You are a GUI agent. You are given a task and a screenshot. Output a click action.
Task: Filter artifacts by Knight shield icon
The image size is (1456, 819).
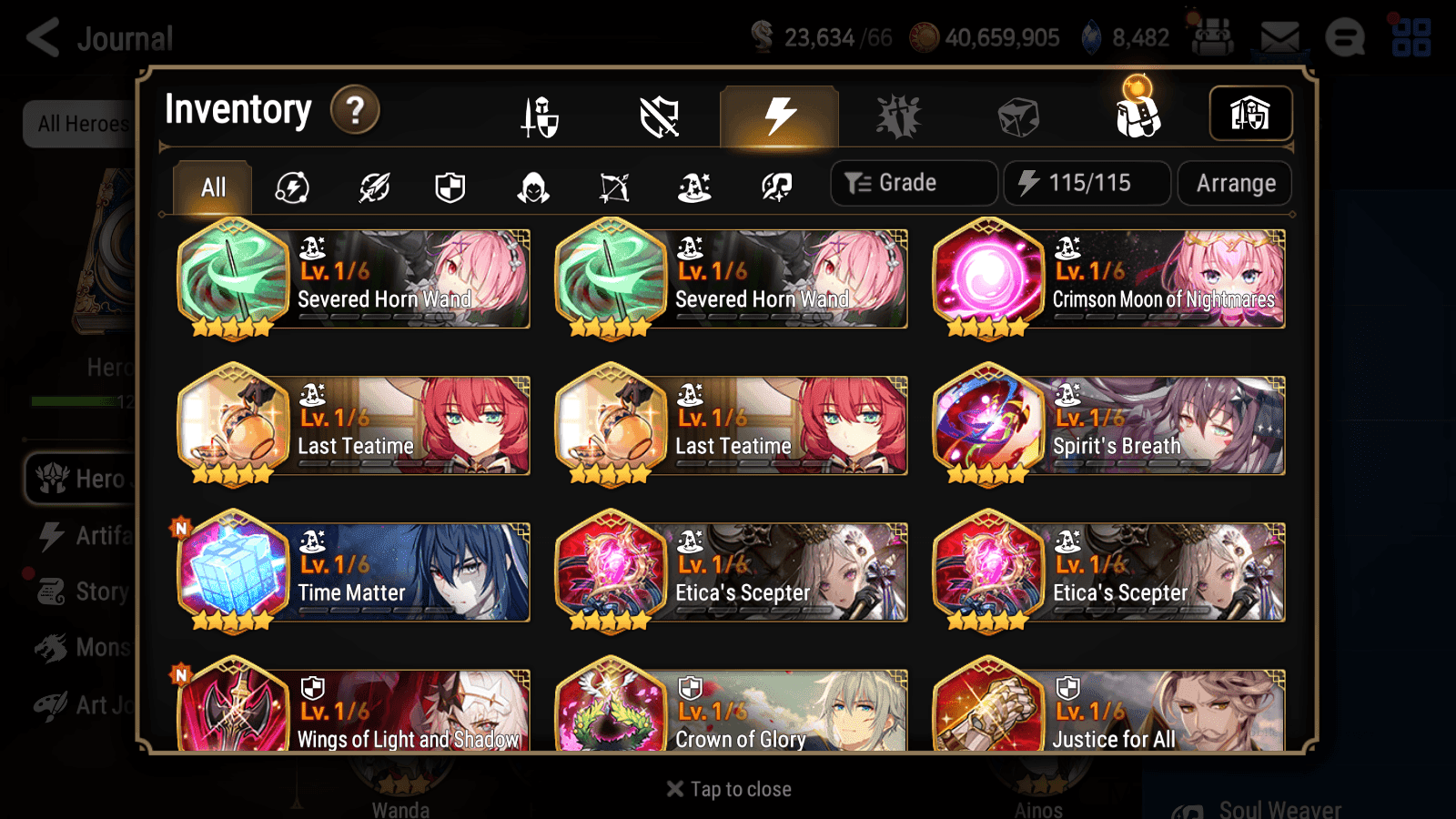(450, 187)
